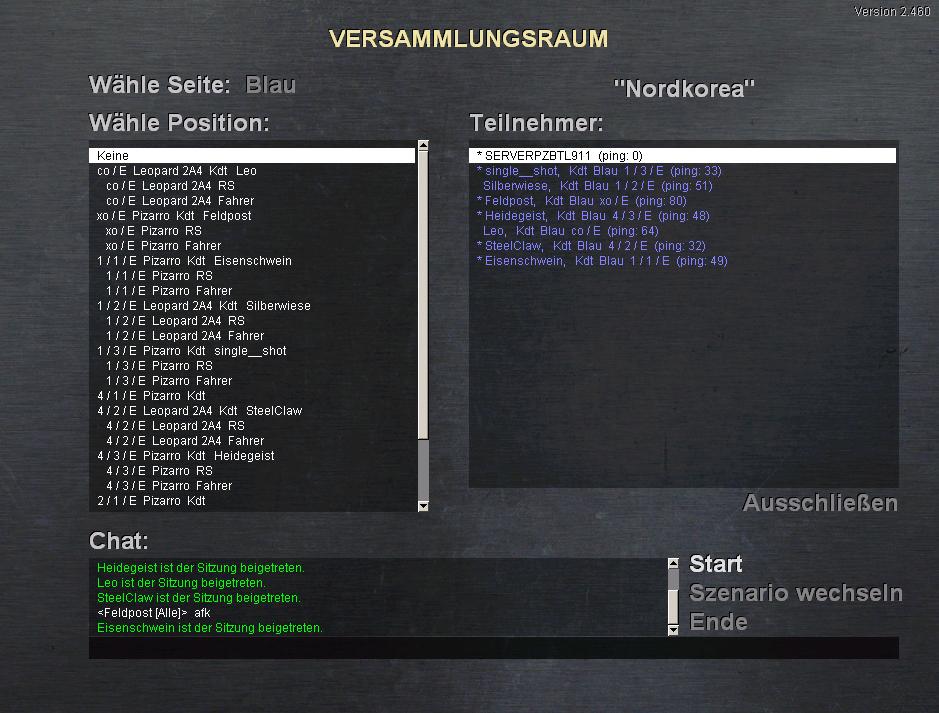Image resolution: width=939 pixels, height=713 pixels.
Task: Choose Szenario wechseln
Action: pyautogui.click(x=795, y=594)
